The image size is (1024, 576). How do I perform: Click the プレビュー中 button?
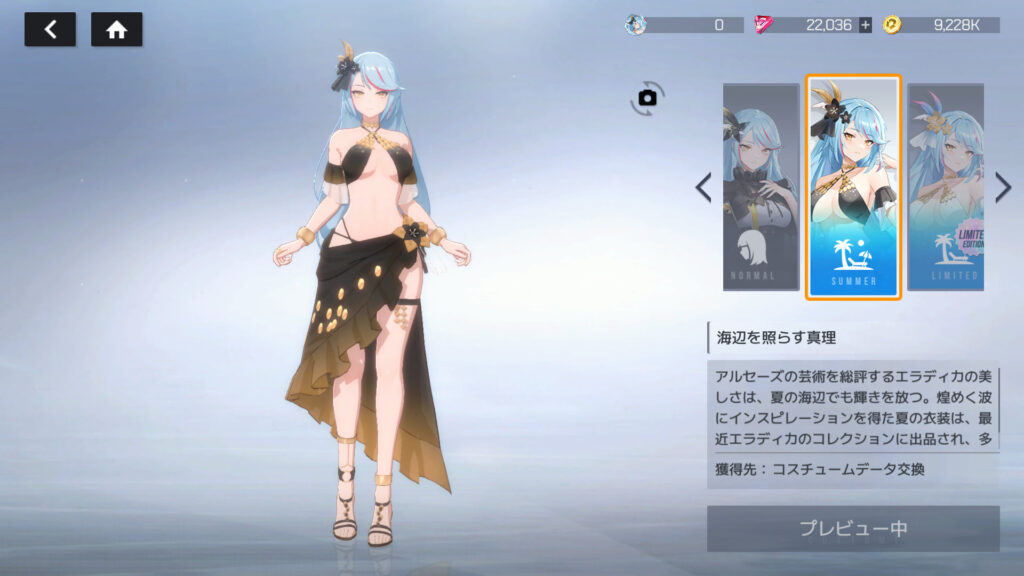pyautogui.click(x=853, y=529)
